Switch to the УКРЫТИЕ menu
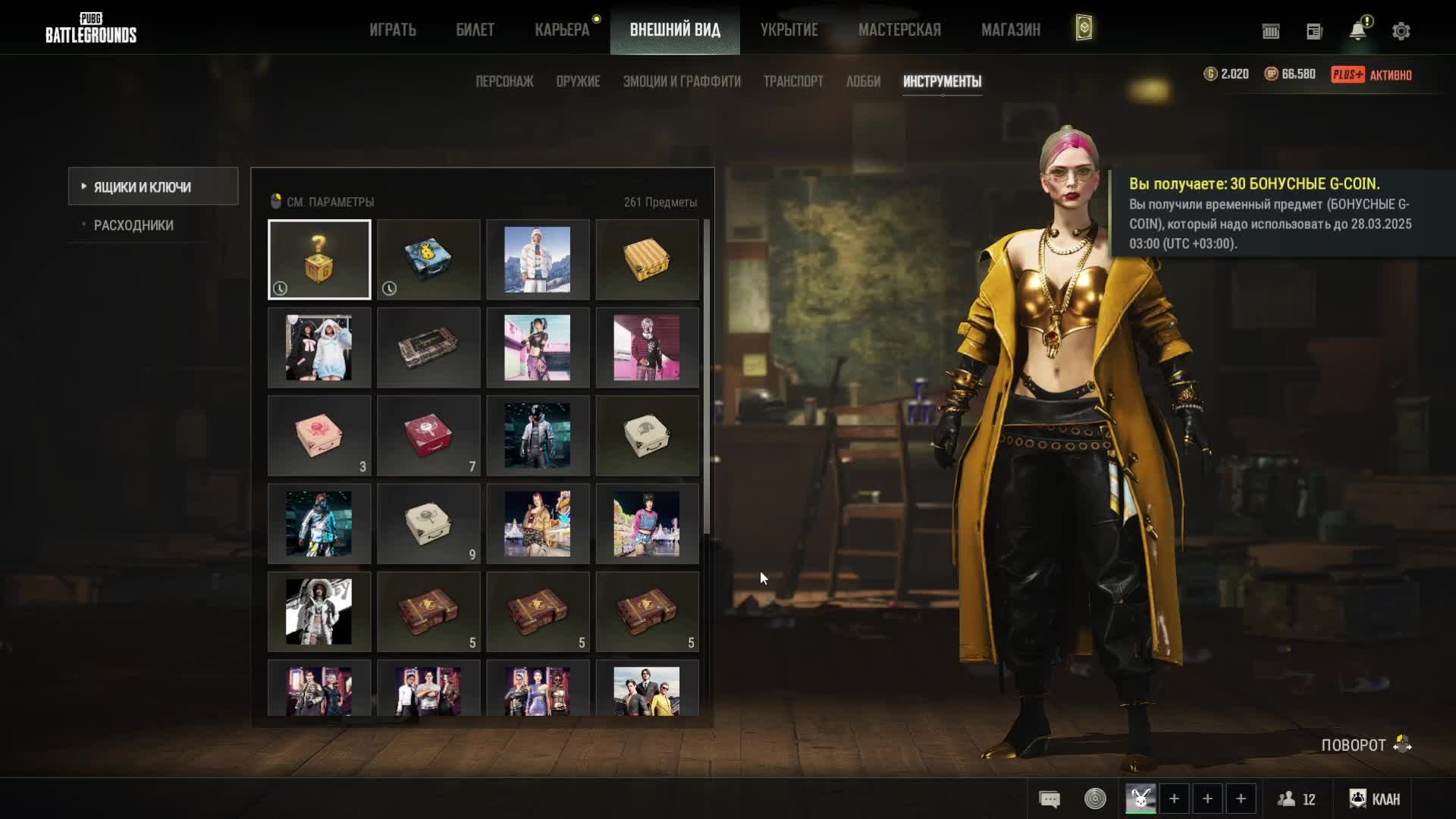Viewport: 1456px width, 819px height. [x=789, y=30]
